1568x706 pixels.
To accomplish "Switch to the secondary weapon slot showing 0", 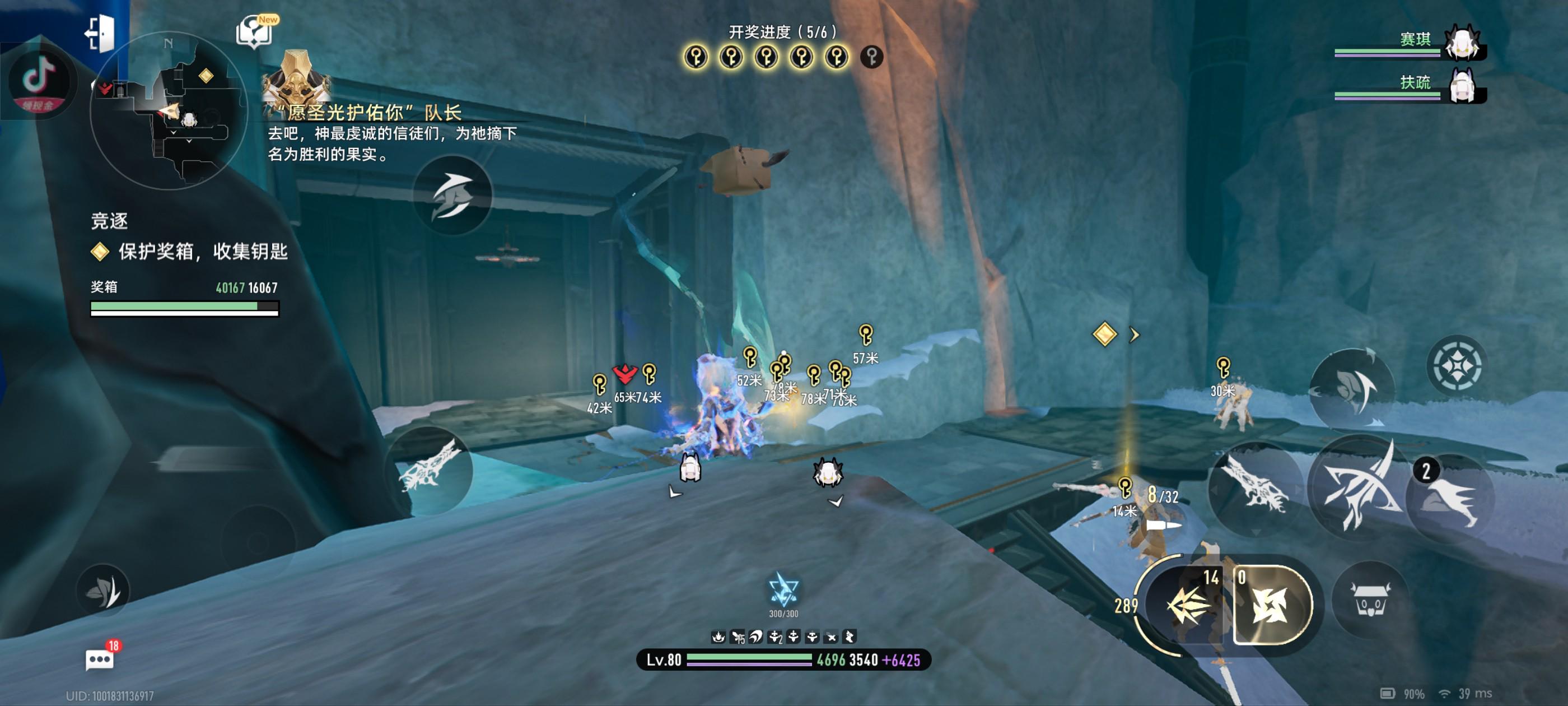I will (1271, 604).
